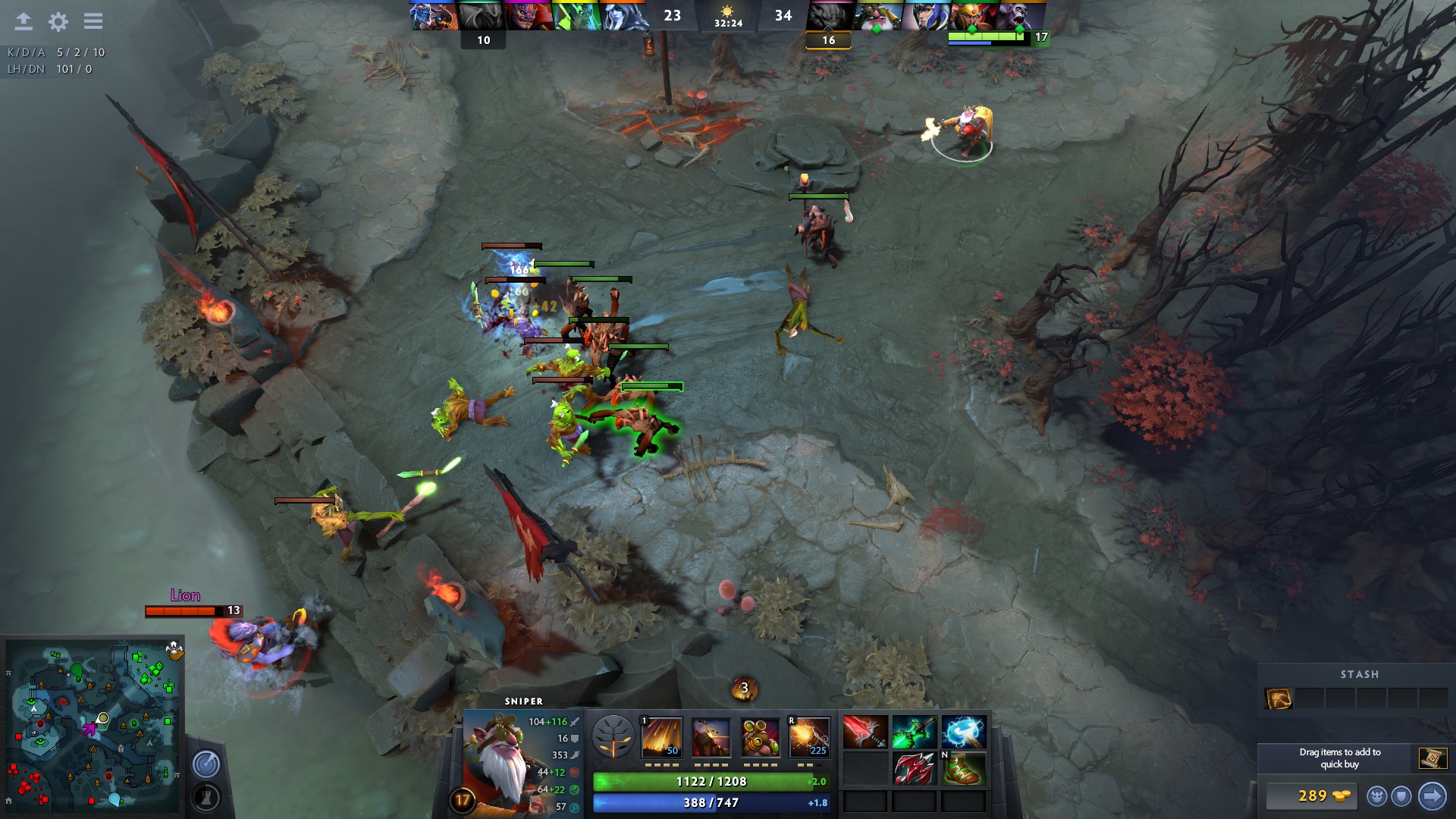This screenshot has height=819, width=1456.
Task: Select the Headshot ability icon
Action: pos(711,736)
